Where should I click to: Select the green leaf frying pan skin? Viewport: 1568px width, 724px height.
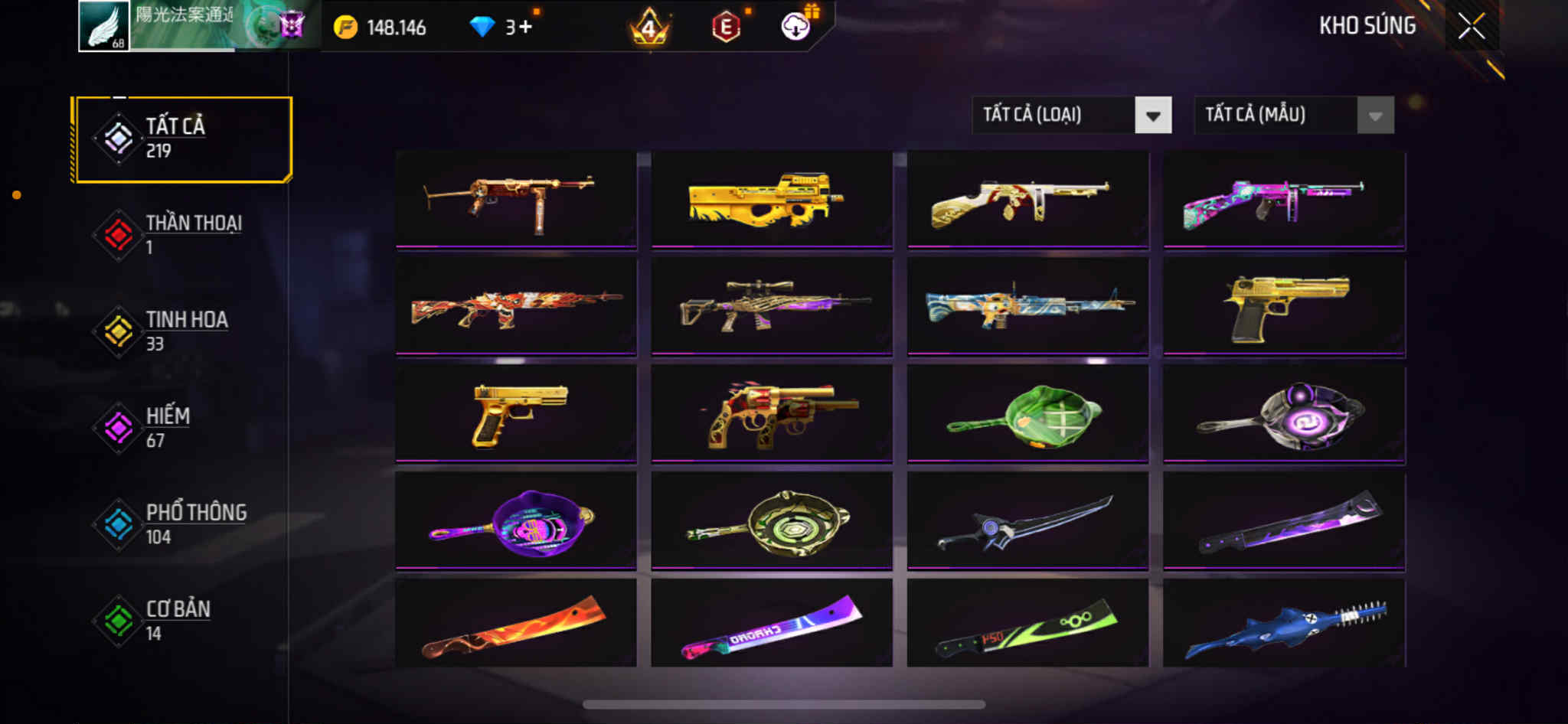click(1027, 415)
